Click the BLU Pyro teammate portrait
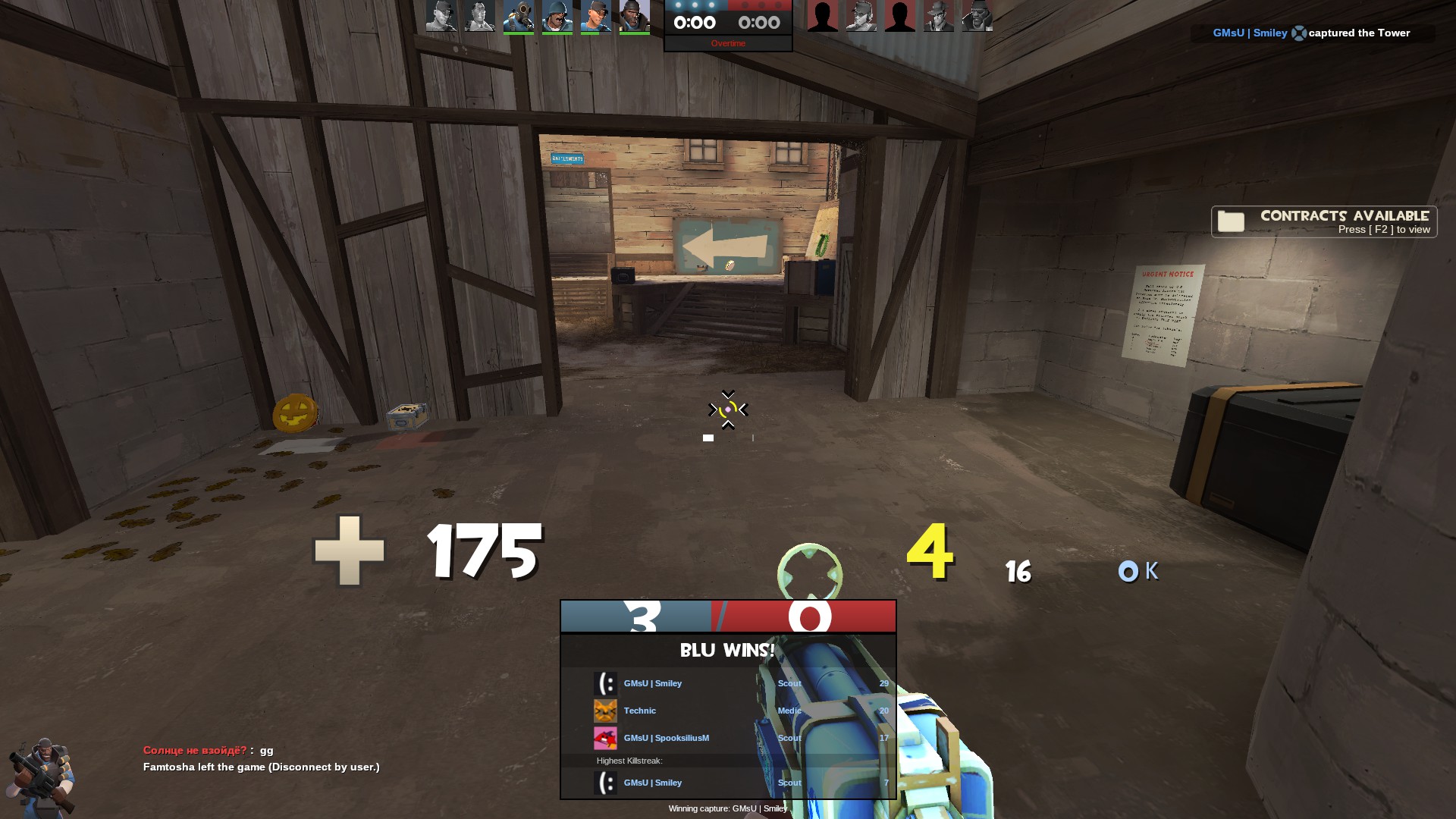Viewport: 1456px width, 819px height. pos(518,17)
